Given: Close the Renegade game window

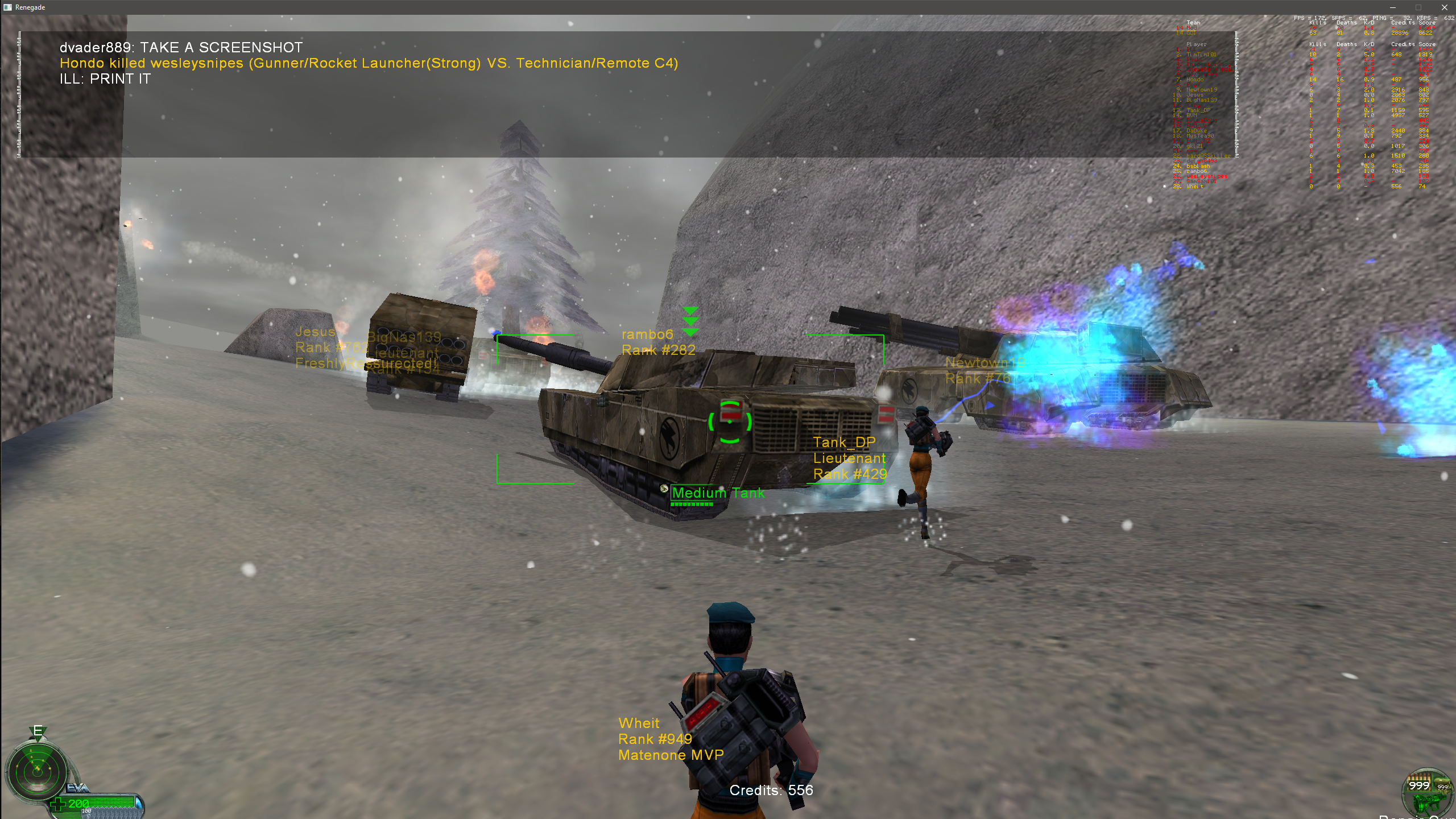Looking at the screenshot, I should pyautogui.click(x=1444, y=7).
